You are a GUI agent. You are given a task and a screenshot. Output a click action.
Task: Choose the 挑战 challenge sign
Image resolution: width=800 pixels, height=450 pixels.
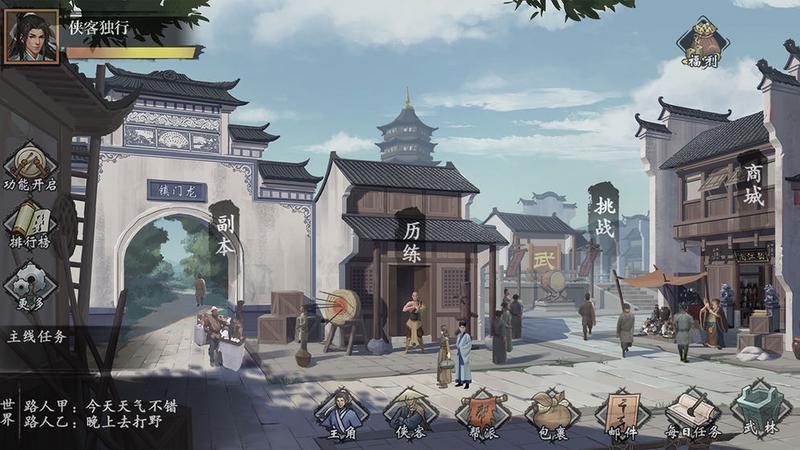click(x=603, y=212)
